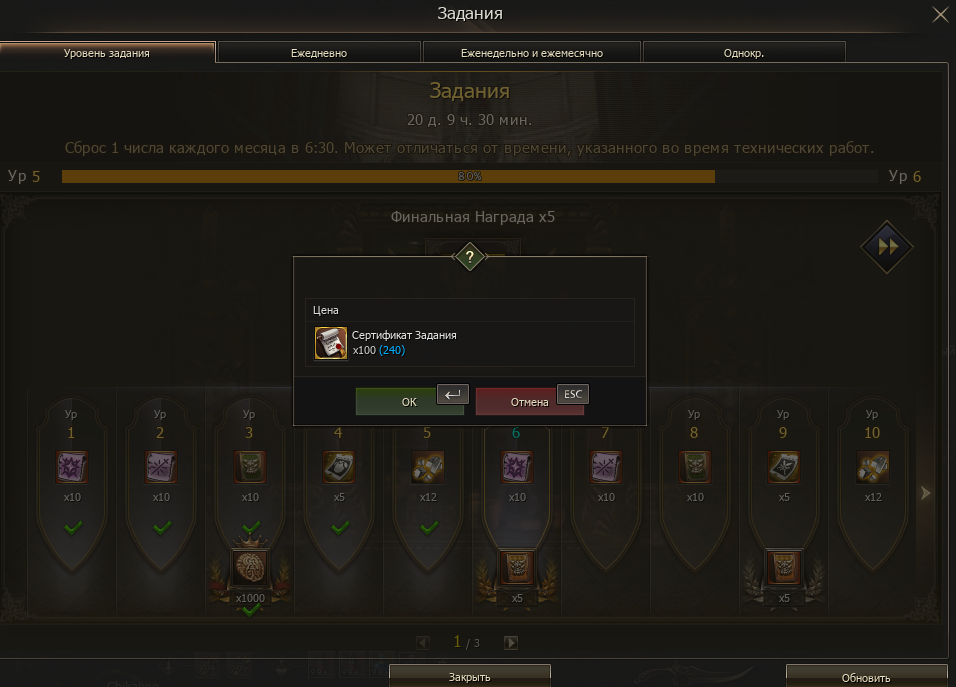The width and height of the screenshot is (956, 687).
Task: Refresh tasks with Обновить
Action: pos(866,678)
